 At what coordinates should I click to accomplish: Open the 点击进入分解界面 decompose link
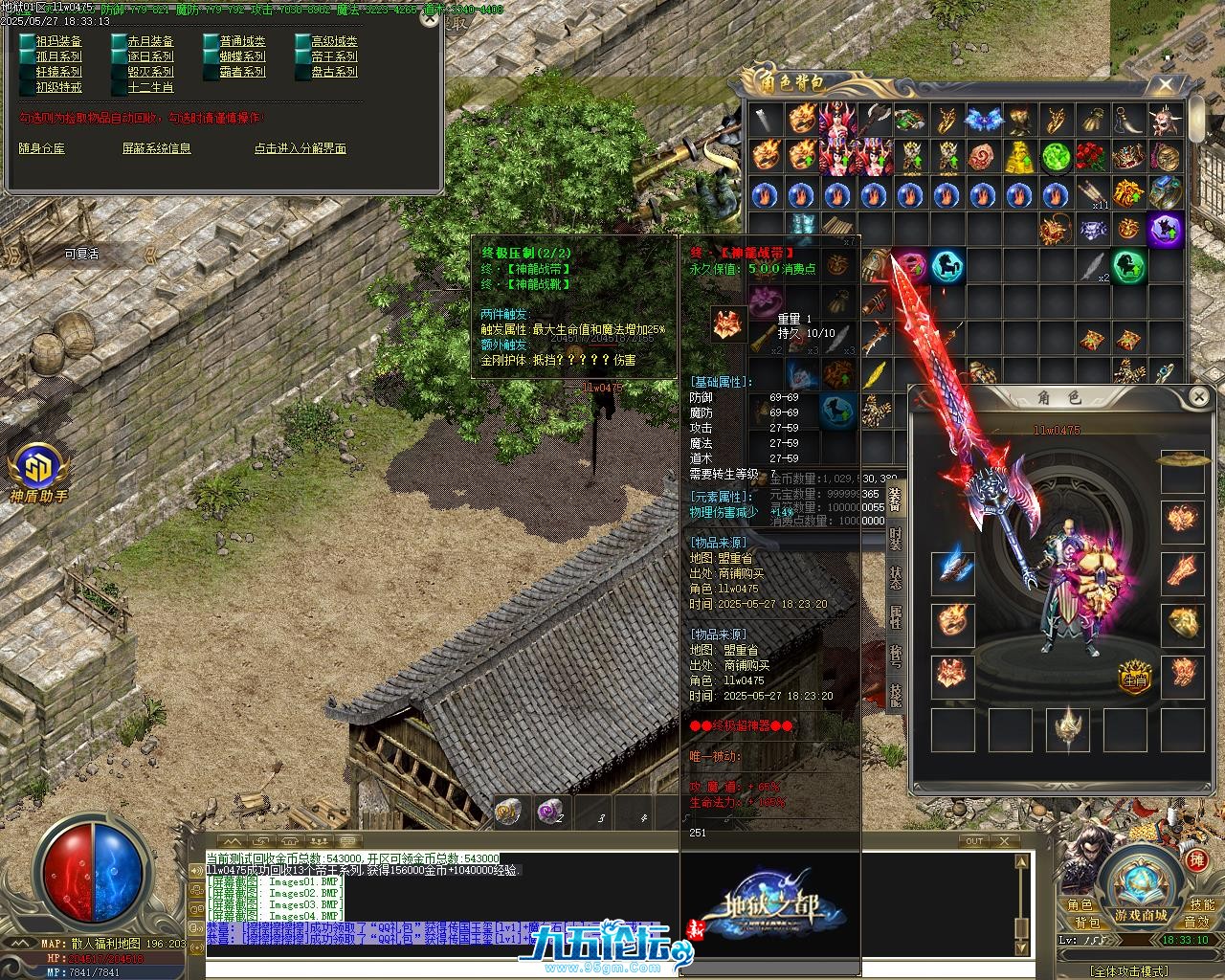tap(300, 148)
